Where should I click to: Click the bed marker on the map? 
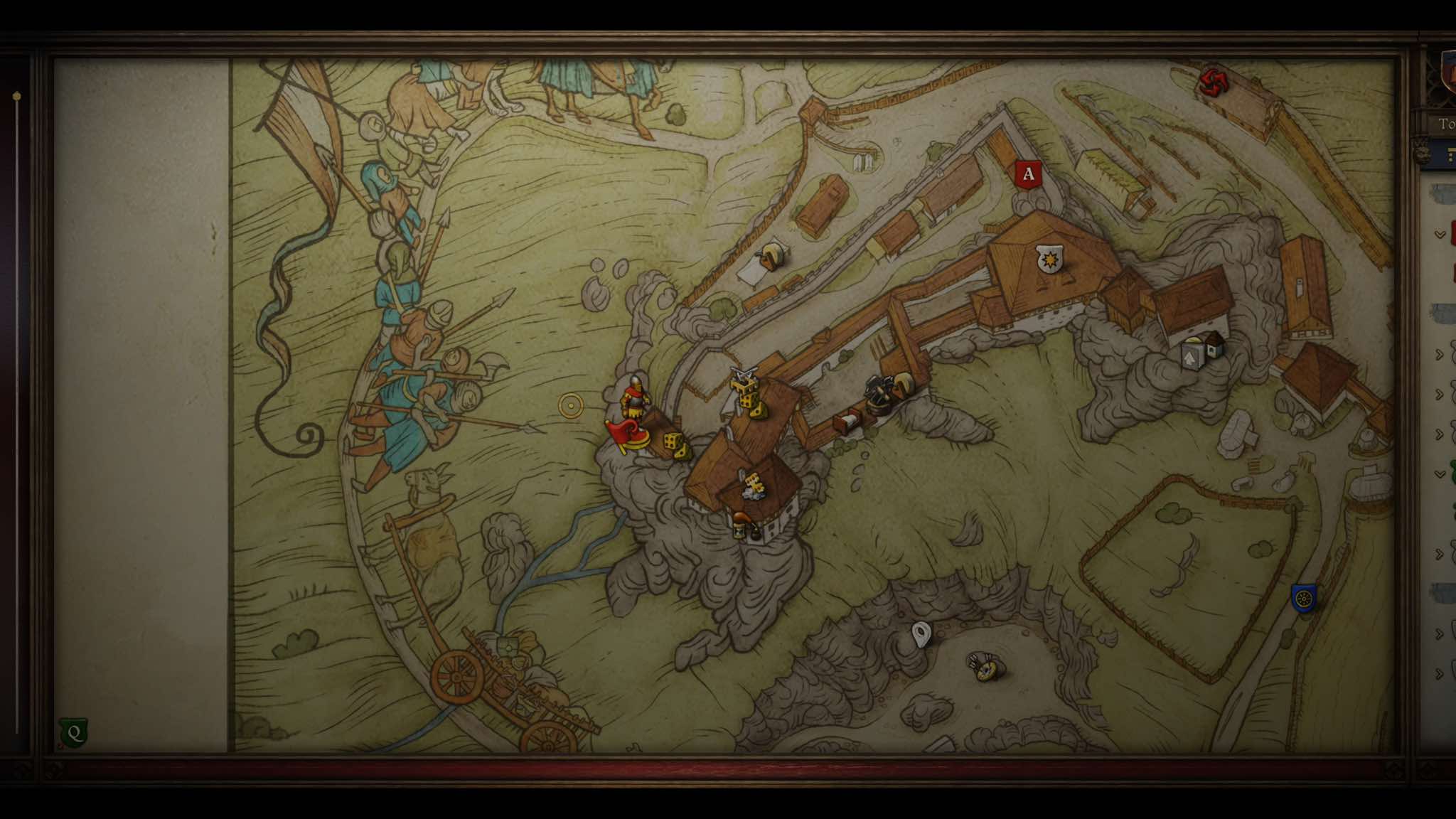(848, 423)
